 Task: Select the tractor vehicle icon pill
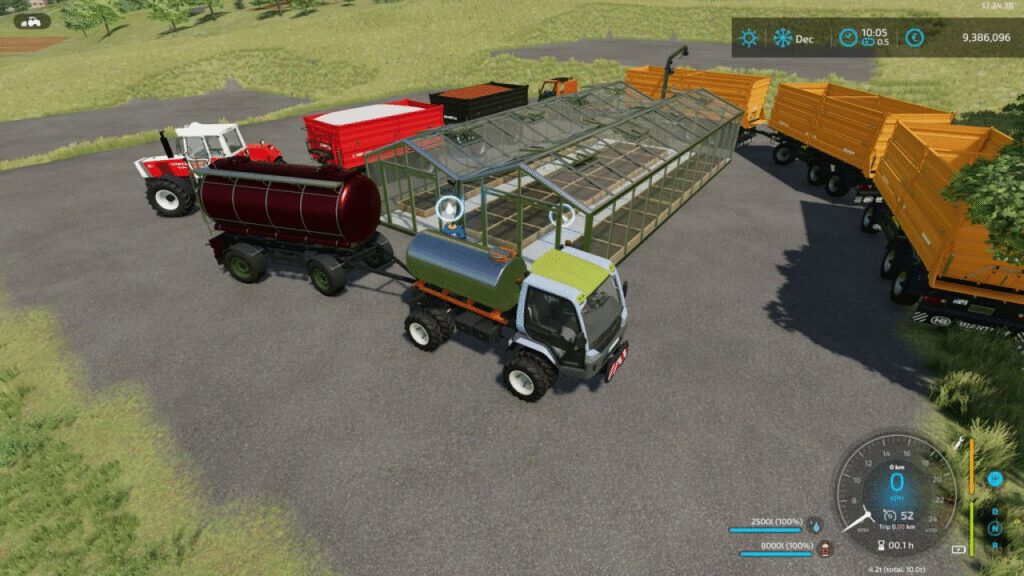click(x=33, y=21)
